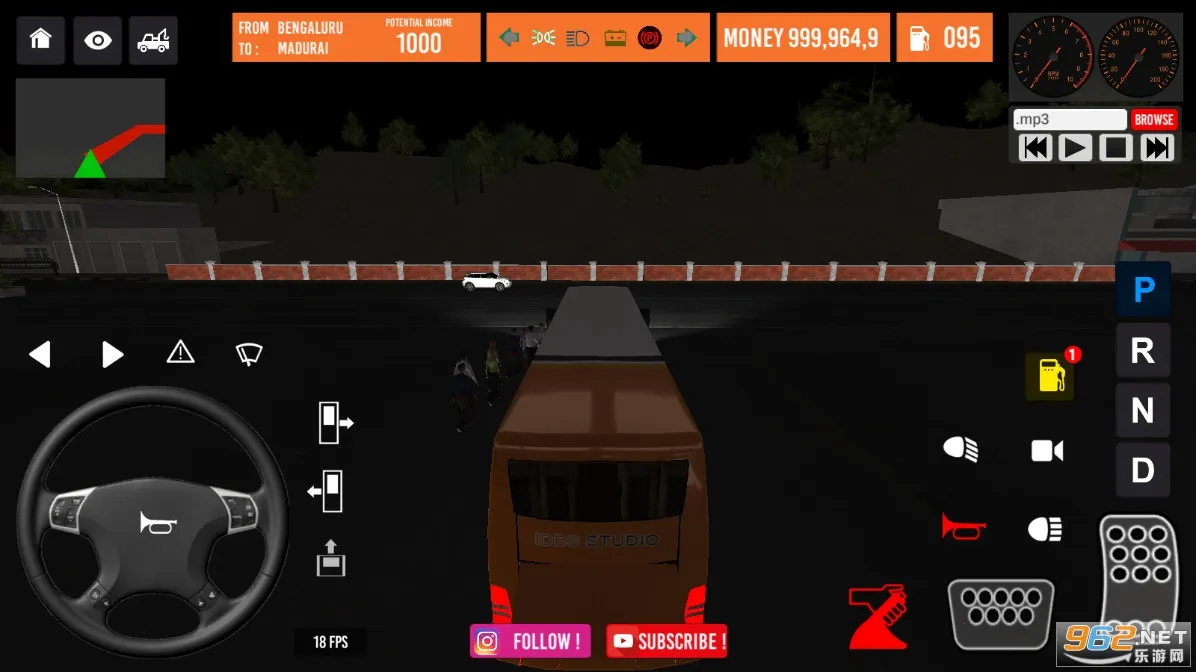Image resolution: width=1196 pixels, height=672 pixels.
Task: Call the tow truck
Action: (153, 40)
